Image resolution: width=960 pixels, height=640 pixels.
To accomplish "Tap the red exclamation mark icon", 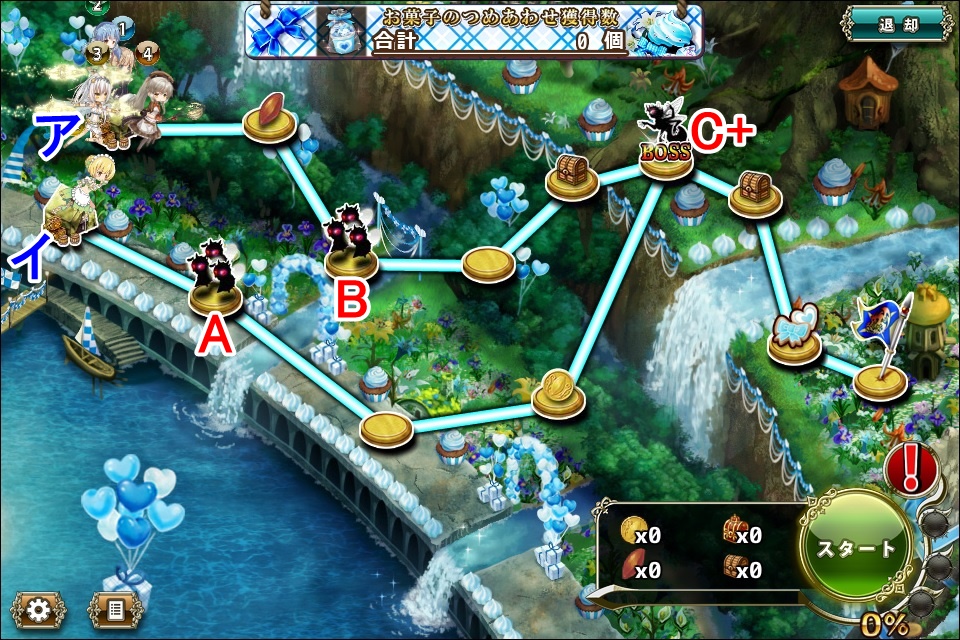I will click(x=910, y=466).
